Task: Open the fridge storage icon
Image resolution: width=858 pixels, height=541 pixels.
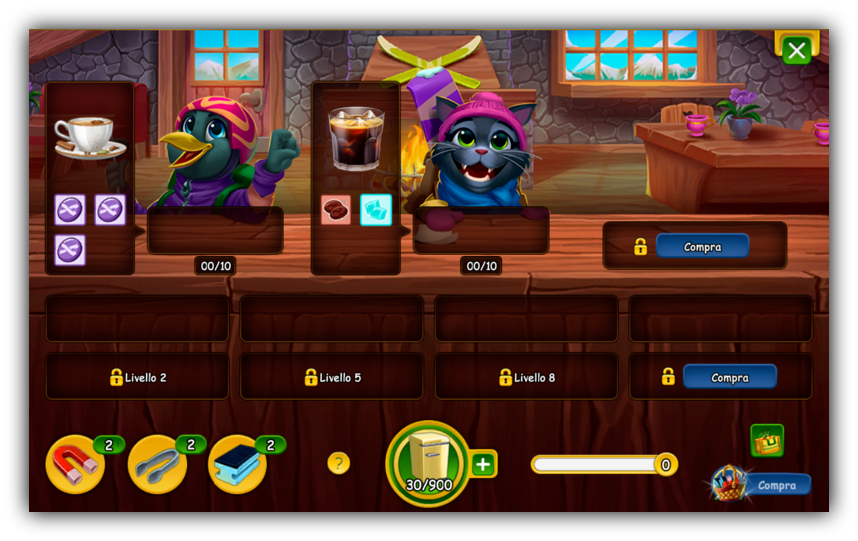Action: 428,463
